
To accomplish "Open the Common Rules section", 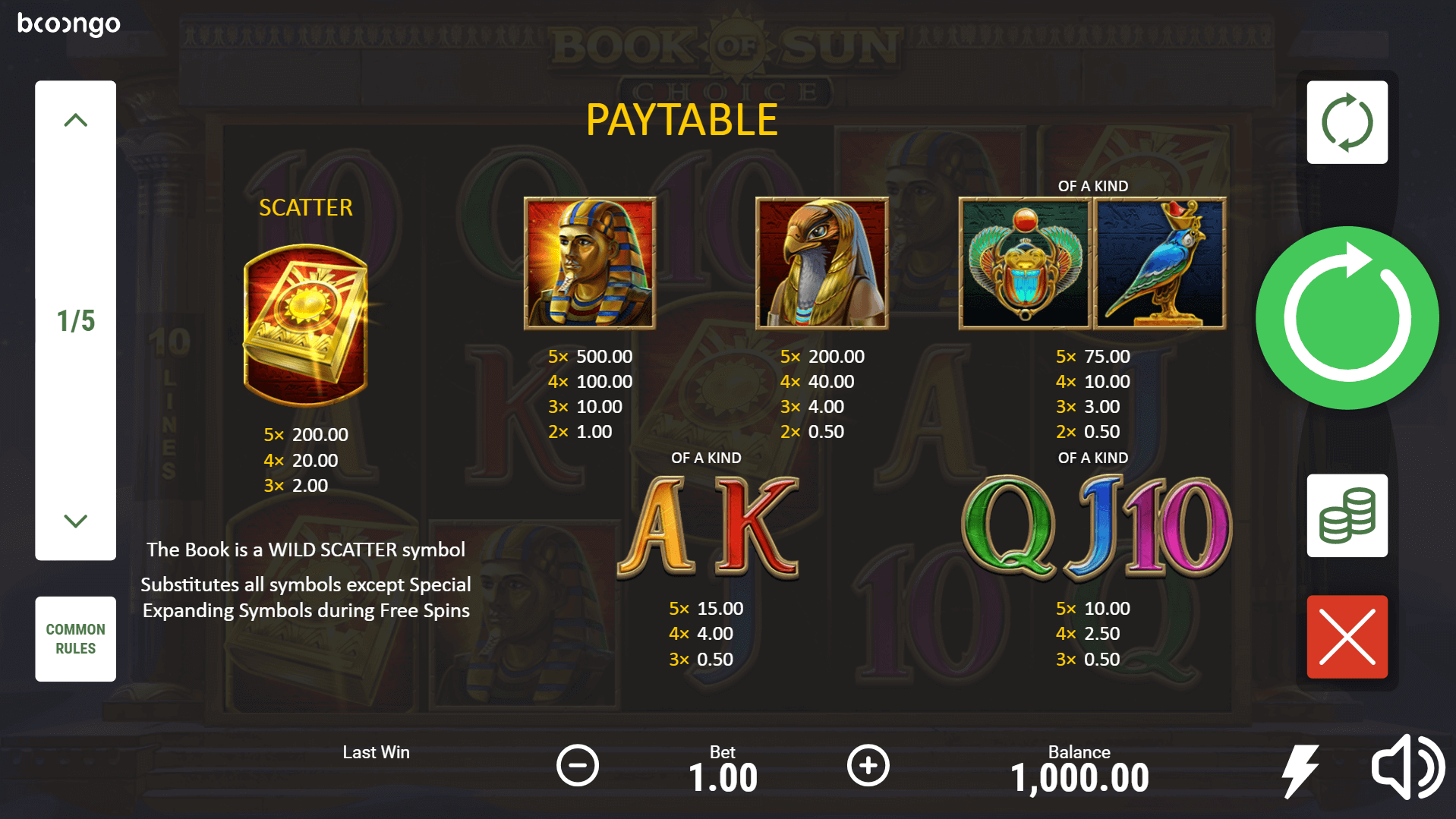I will click(75, 638).
